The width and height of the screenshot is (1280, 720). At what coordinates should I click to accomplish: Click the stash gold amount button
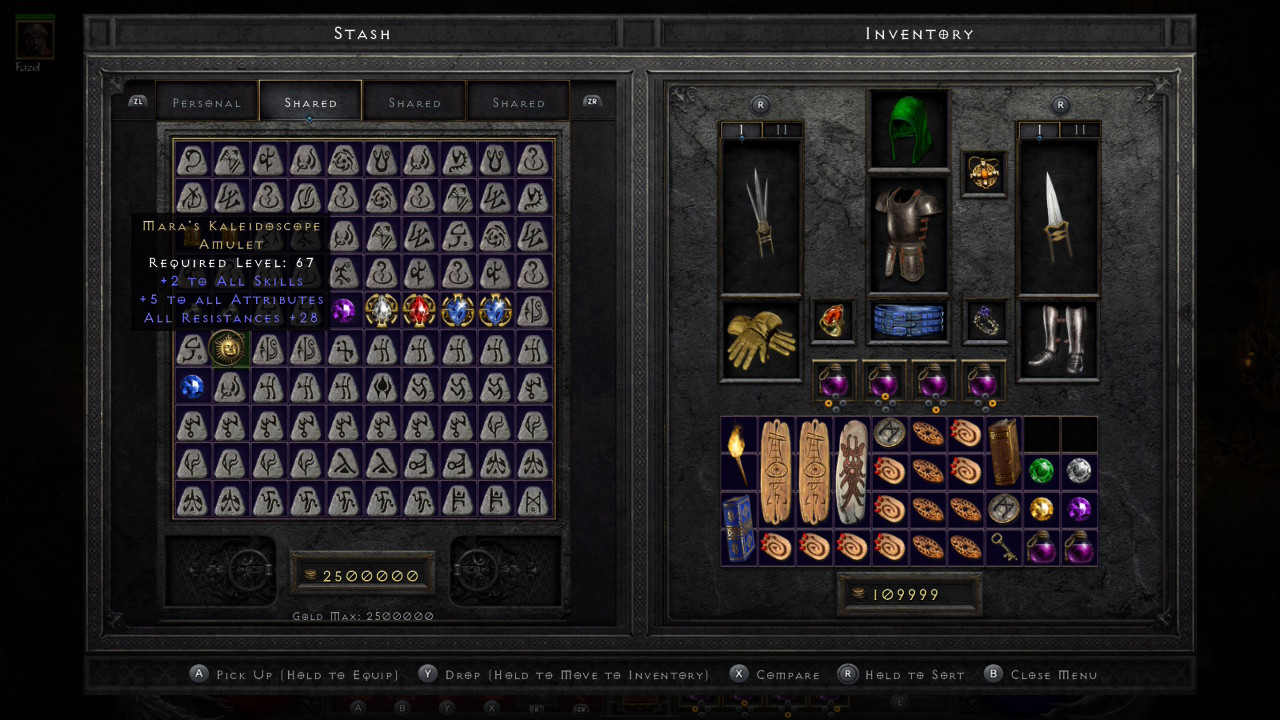point(362,575)
